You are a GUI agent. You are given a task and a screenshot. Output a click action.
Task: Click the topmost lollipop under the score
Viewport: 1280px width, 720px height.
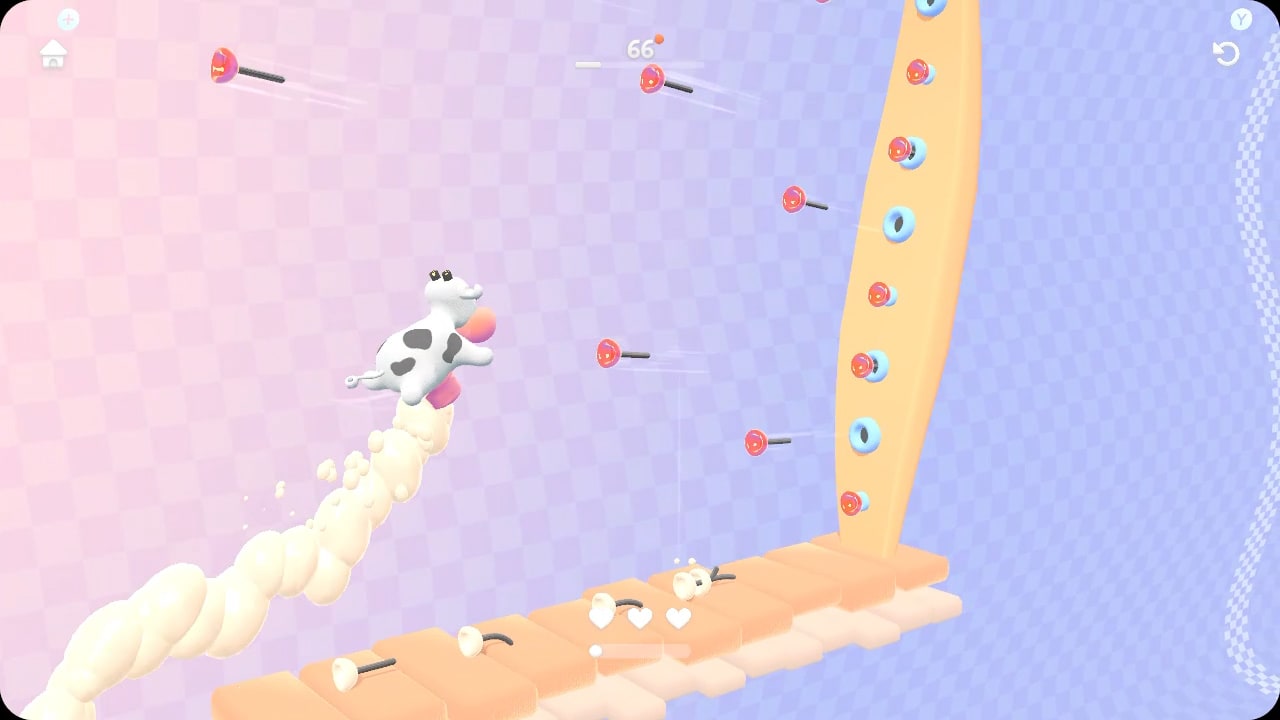click(x=652, y=80)
